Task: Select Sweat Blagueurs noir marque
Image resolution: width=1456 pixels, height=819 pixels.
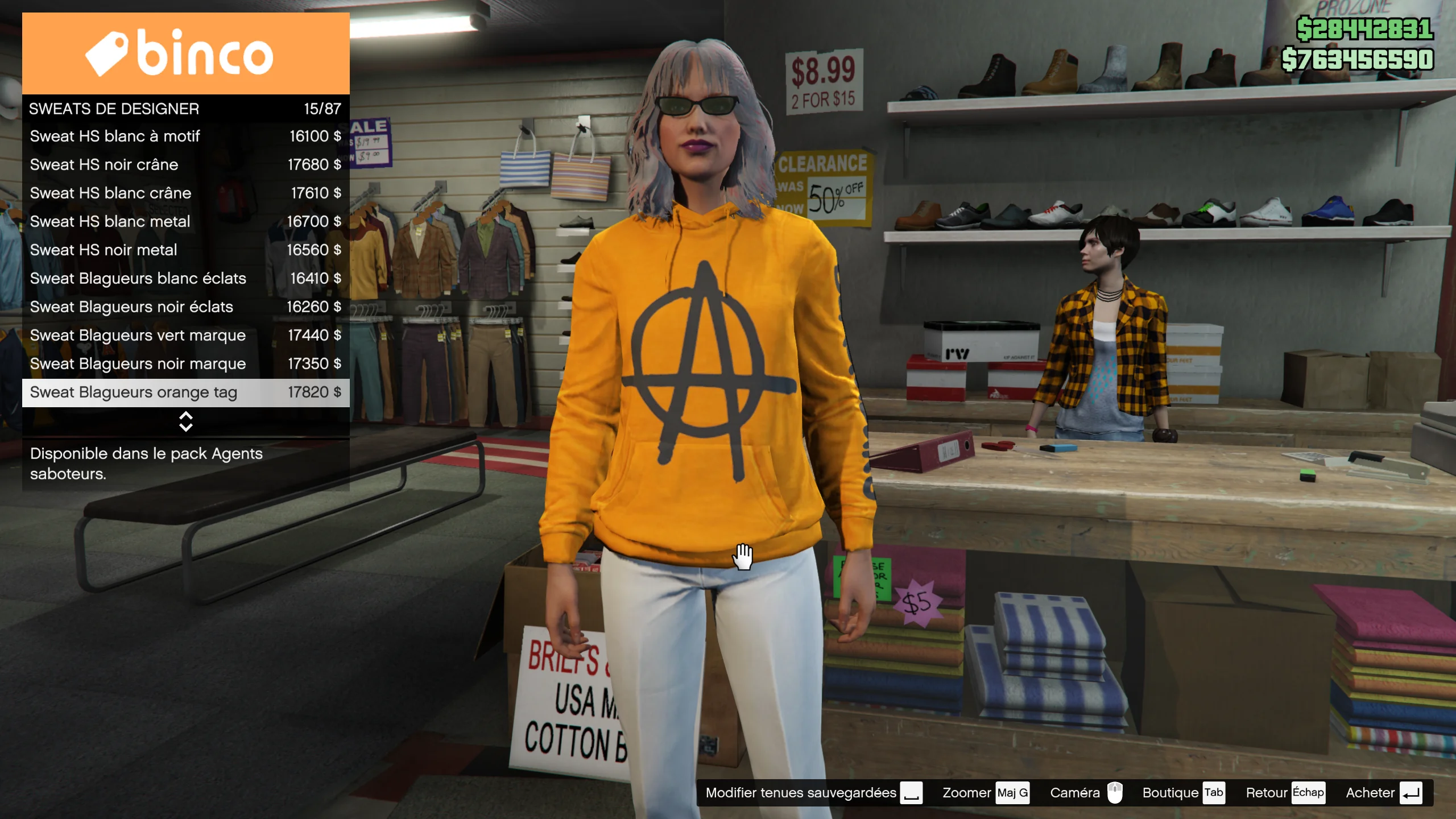Action: tap(185, 364)
